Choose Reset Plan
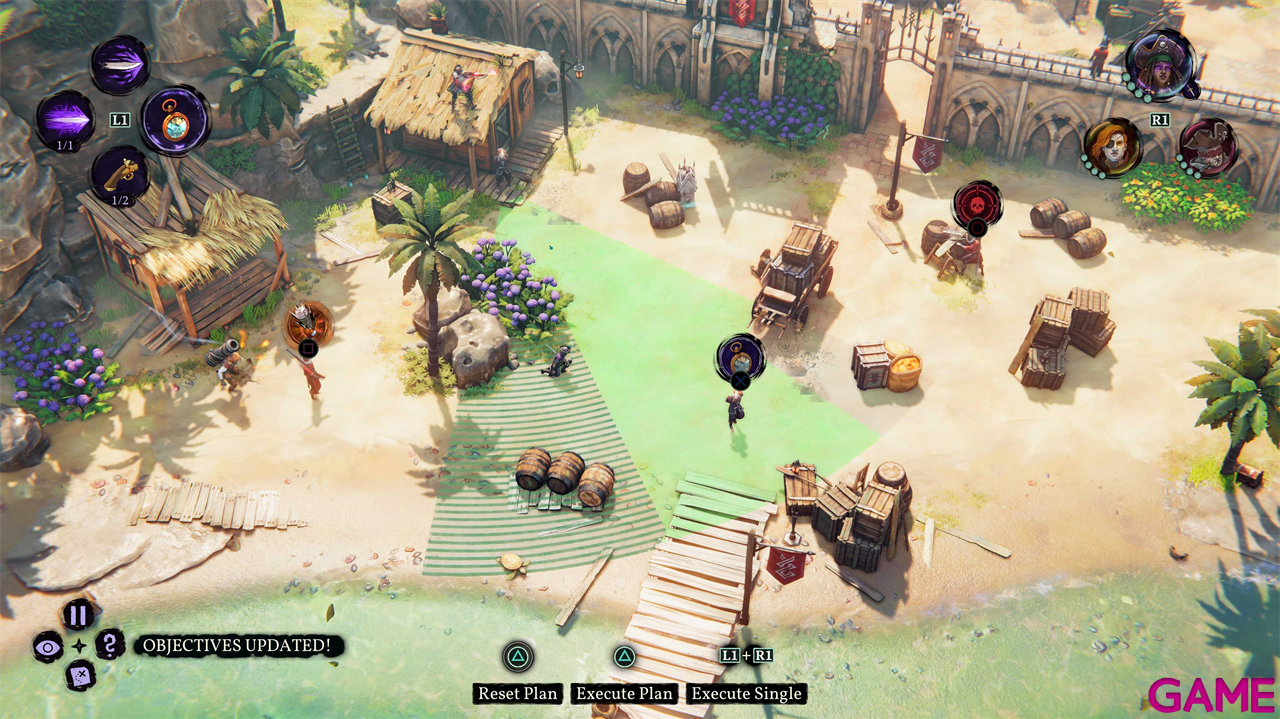The image size is (1280, 719). pyautogui.click(x=518, y=693)
